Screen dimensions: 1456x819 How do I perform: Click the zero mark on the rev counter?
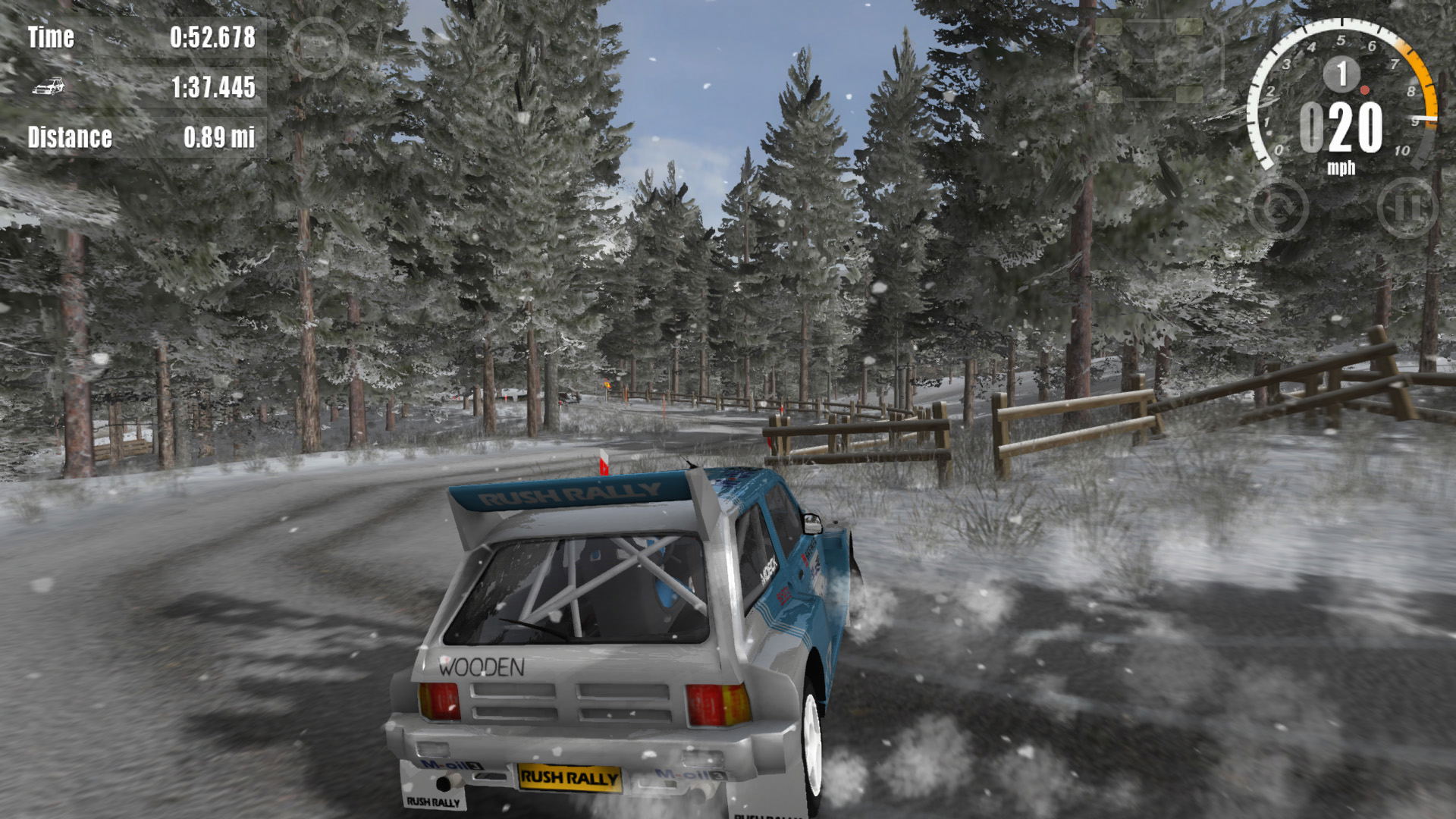[x=1281, y=149]
